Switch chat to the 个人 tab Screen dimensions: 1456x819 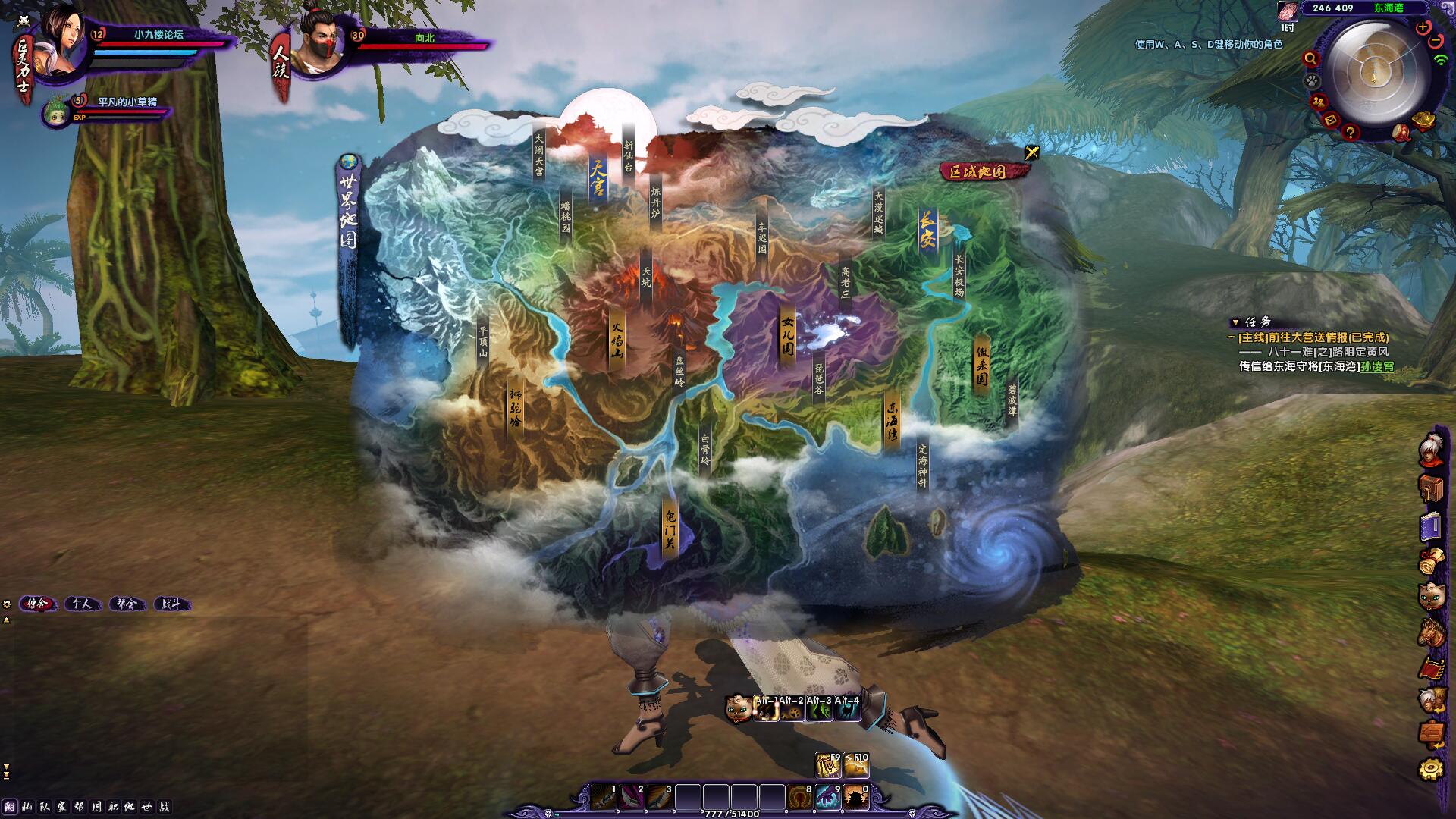[83, 604]
